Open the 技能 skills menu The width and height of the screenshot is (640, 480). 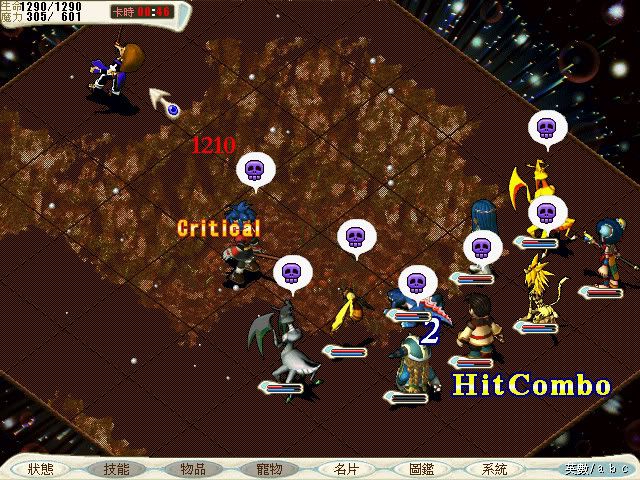[x=117, y=468]
